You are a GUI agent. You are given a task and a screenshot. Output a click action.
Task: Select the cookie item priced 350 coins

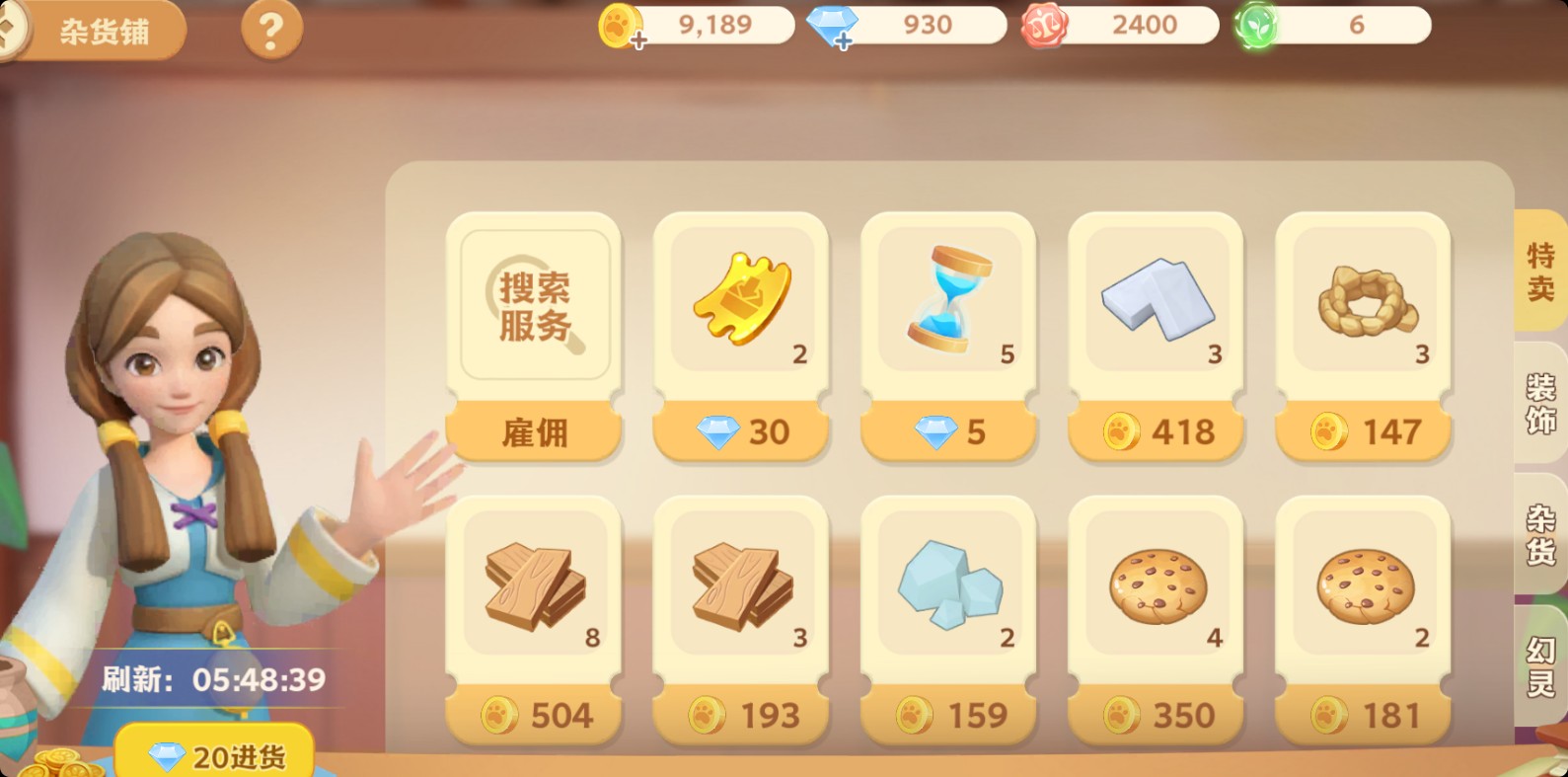coord(1156,587)
